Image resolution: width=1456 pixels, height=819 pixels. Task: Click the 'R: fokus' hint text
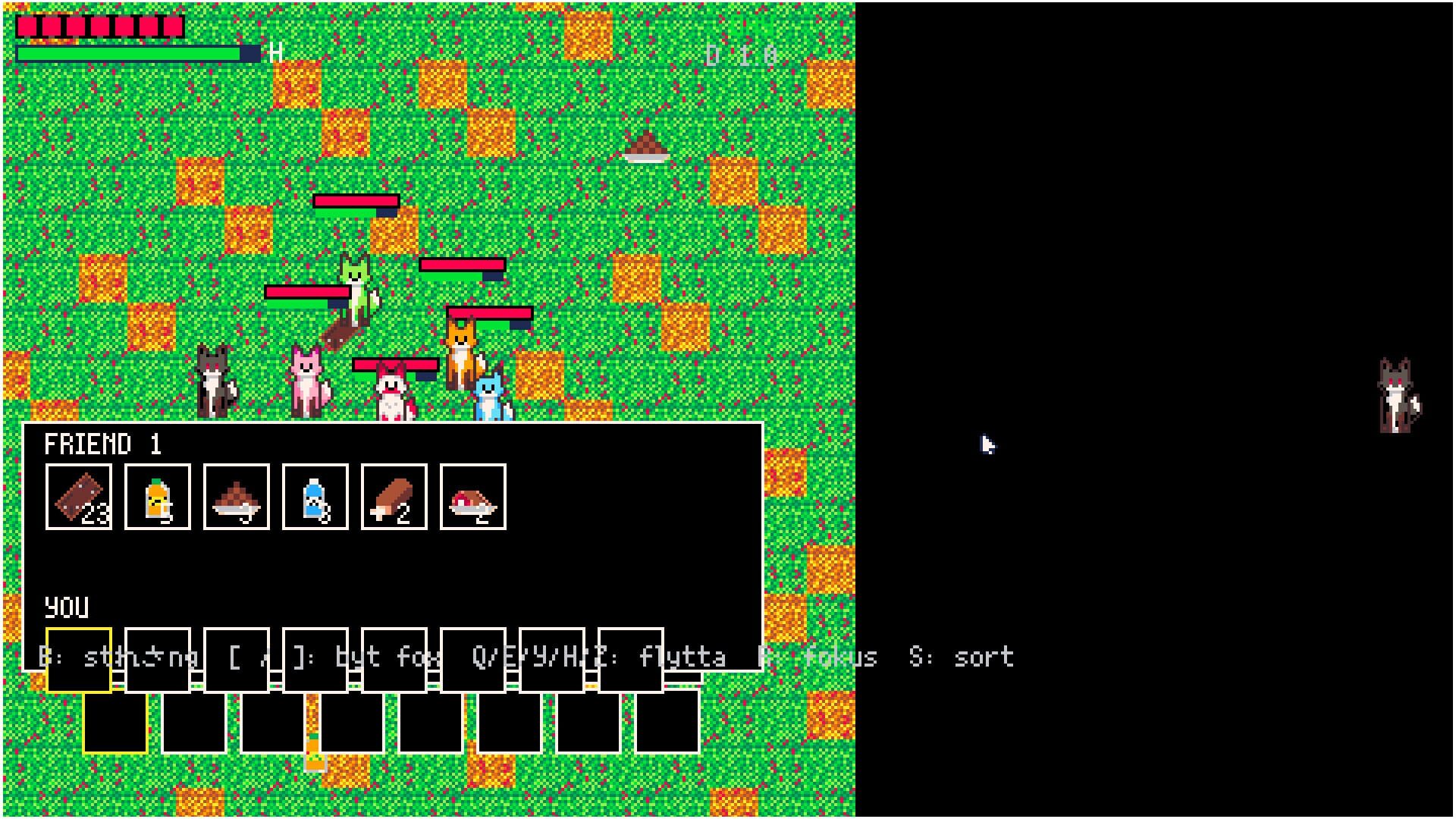[819, 657]
